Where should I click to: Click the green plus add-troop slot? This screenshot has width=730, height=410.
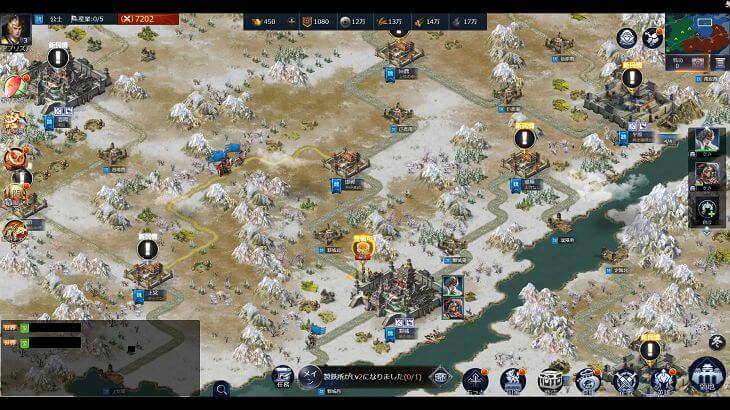(x=706, y=210)
